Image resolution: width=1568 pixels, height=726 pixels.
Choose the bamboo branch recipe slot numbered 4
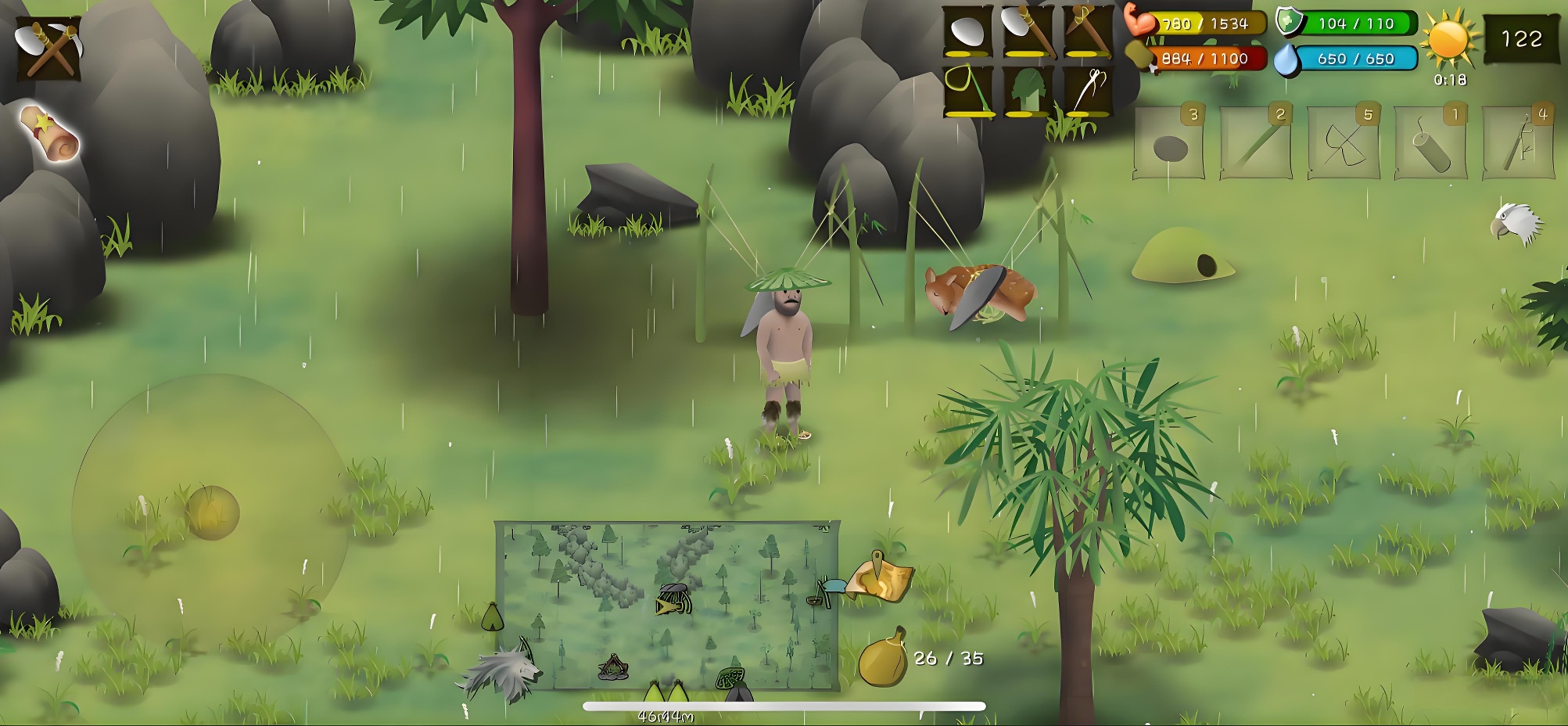coord(1518,143)
